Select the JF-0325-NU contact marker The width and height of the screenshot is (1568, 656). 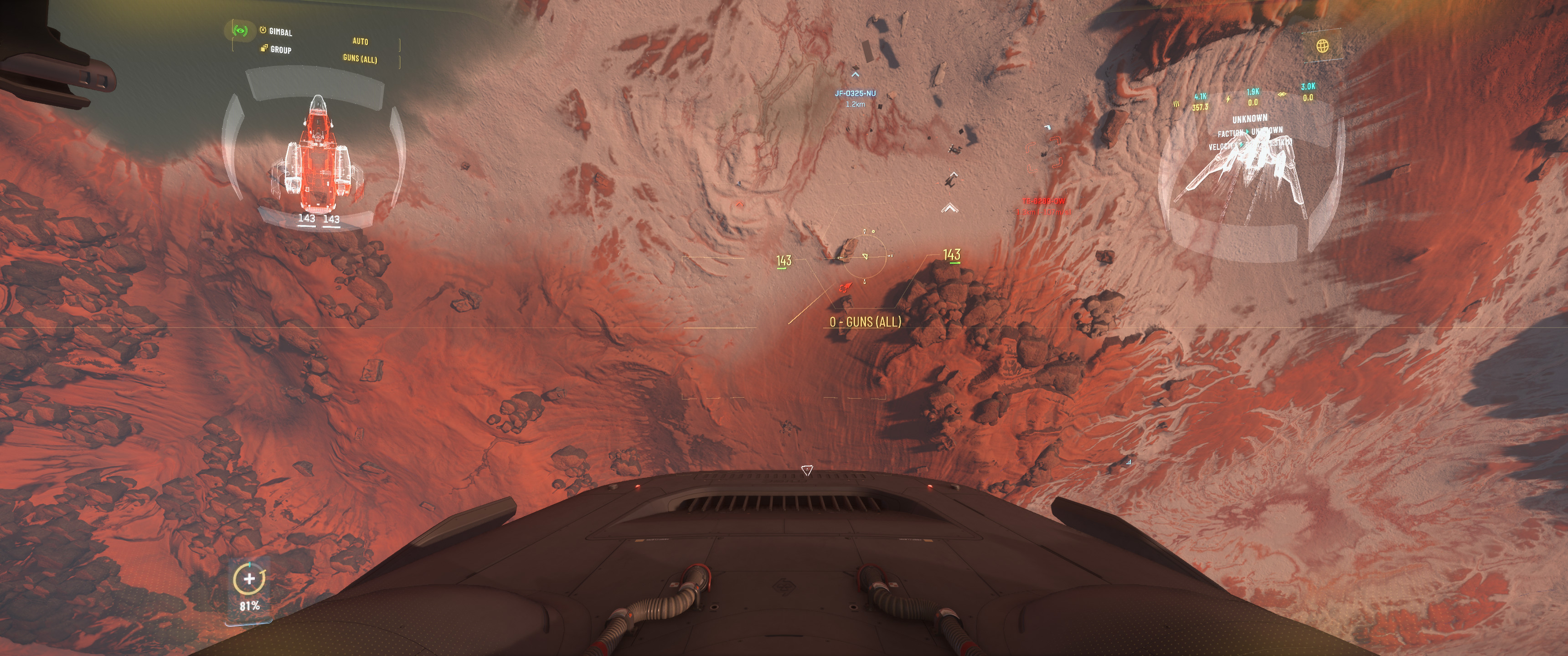coord(855,93)
